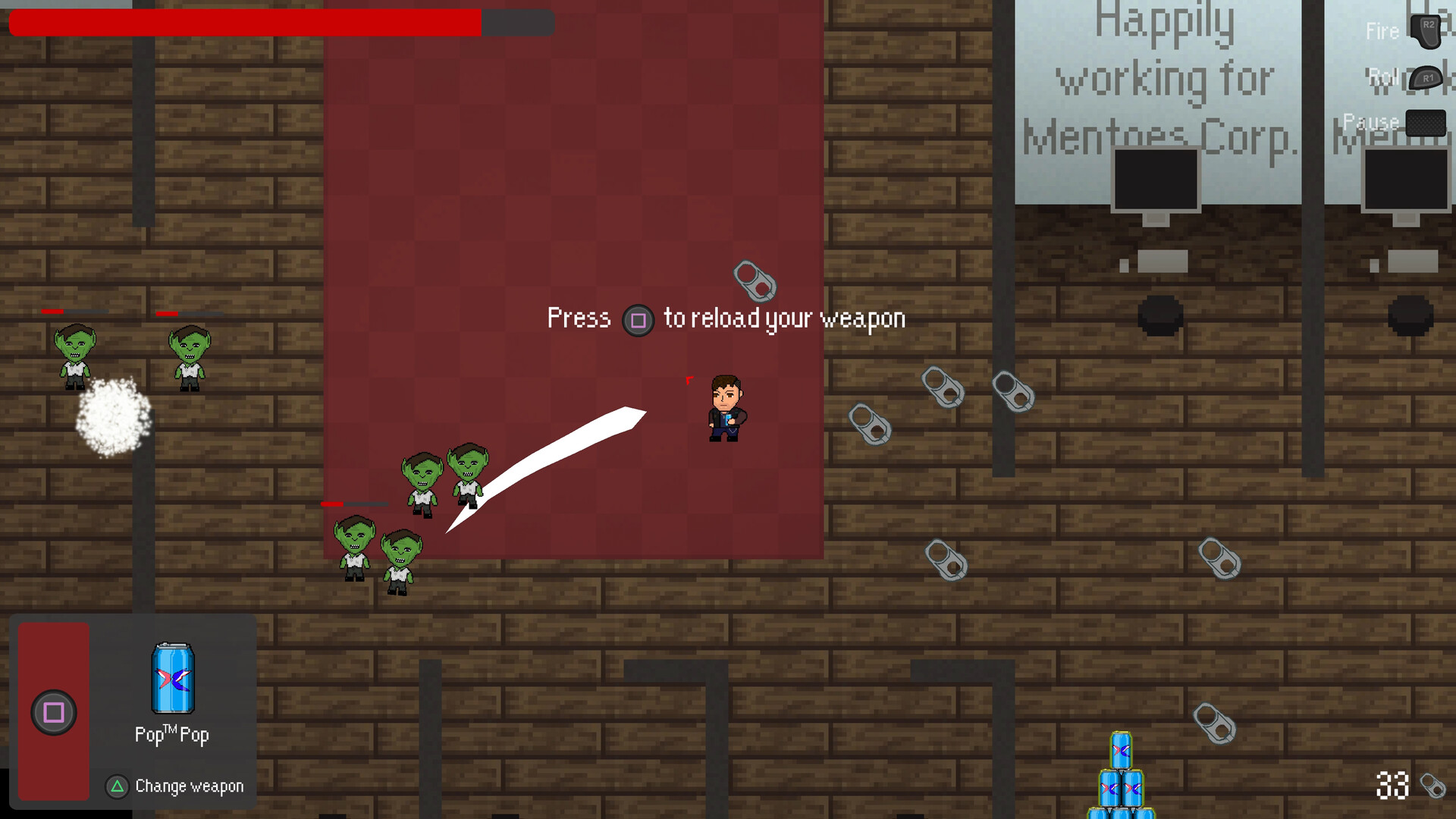Collapse the reload prompt message

[725, 318]
